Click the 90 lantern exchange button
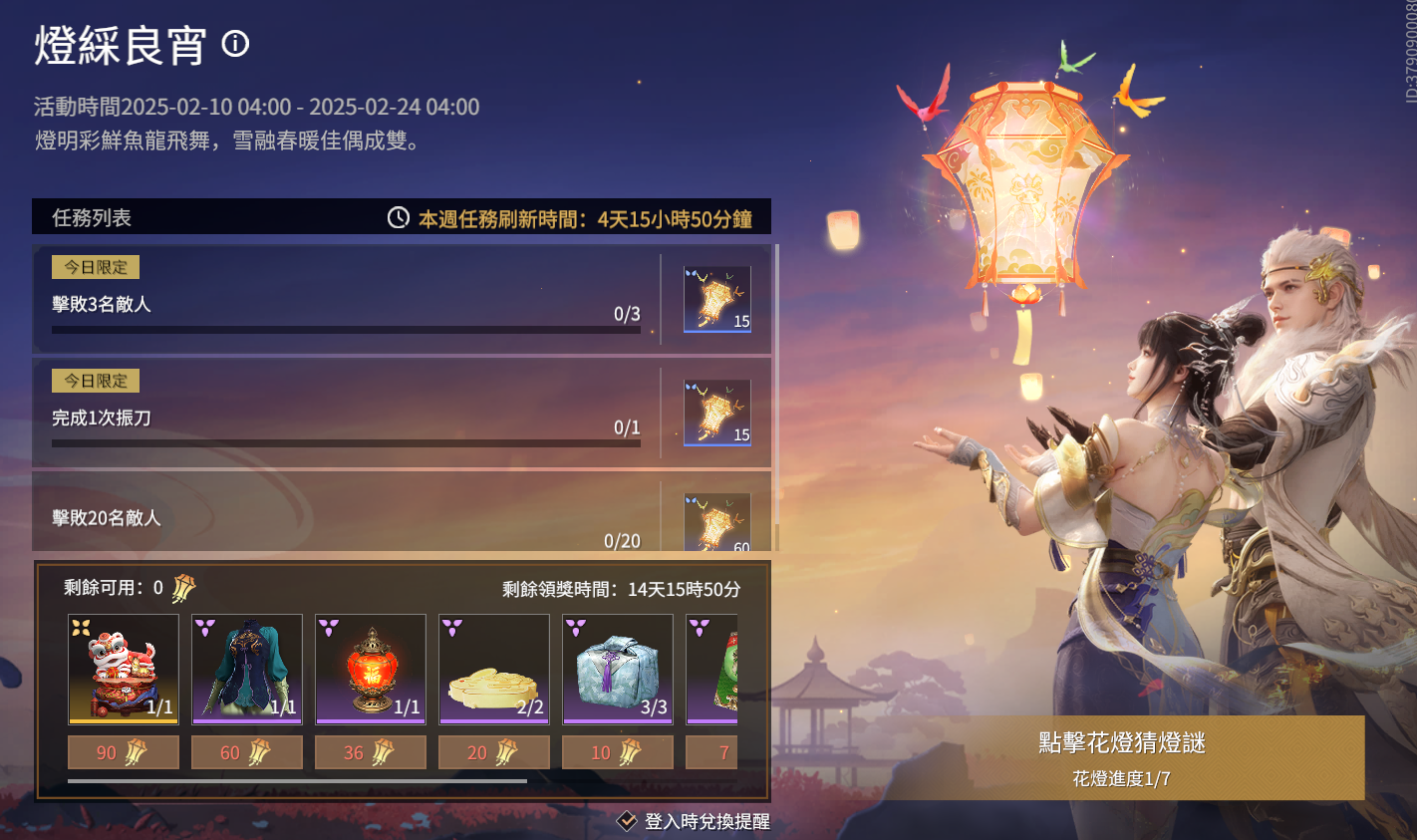This screenshot has width=1417, height=840. pos(123,753)
